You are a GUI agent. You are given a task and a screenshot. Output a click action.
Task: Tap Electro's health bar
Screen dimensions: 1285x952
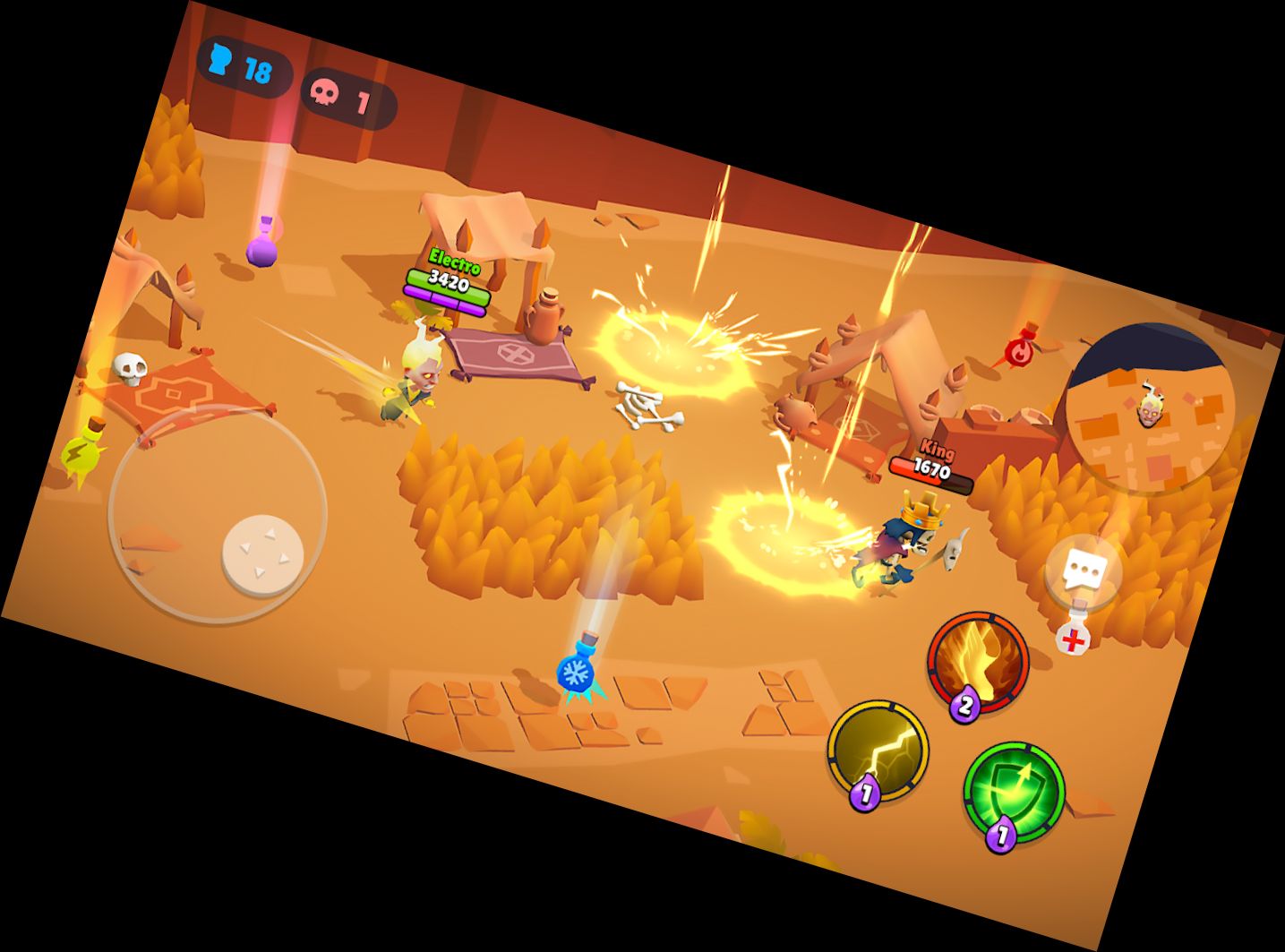coord(448,288)
